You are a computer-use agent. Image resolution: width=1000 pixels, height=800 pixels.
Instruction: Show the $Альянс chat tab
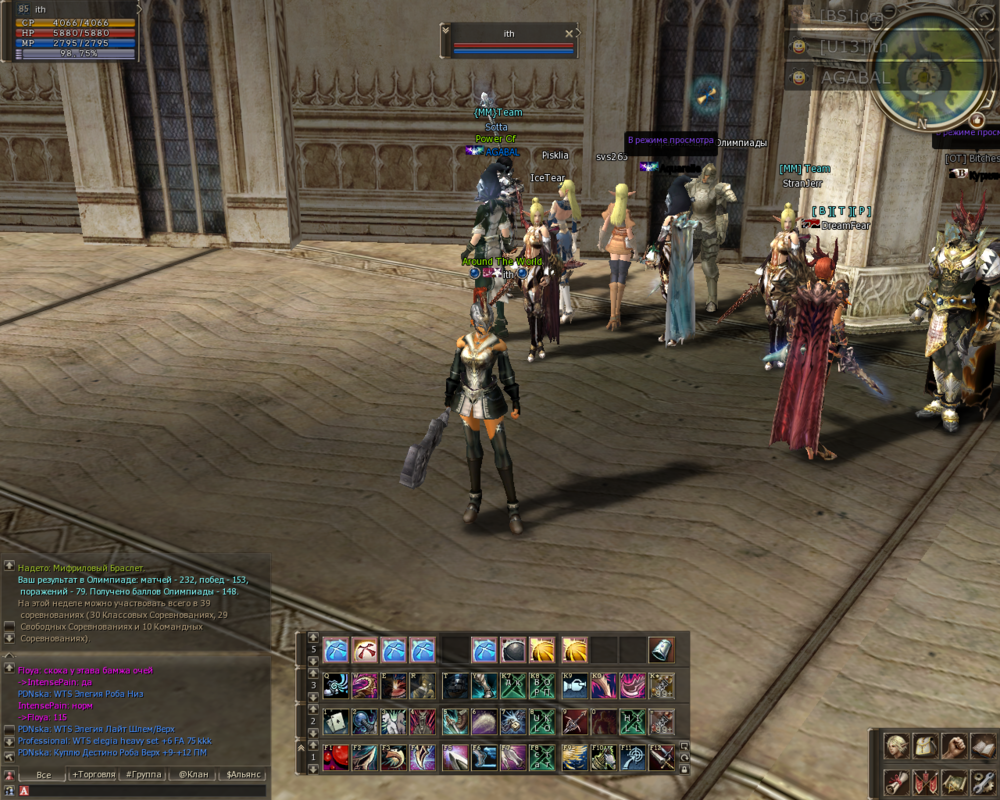pos(243,774)
